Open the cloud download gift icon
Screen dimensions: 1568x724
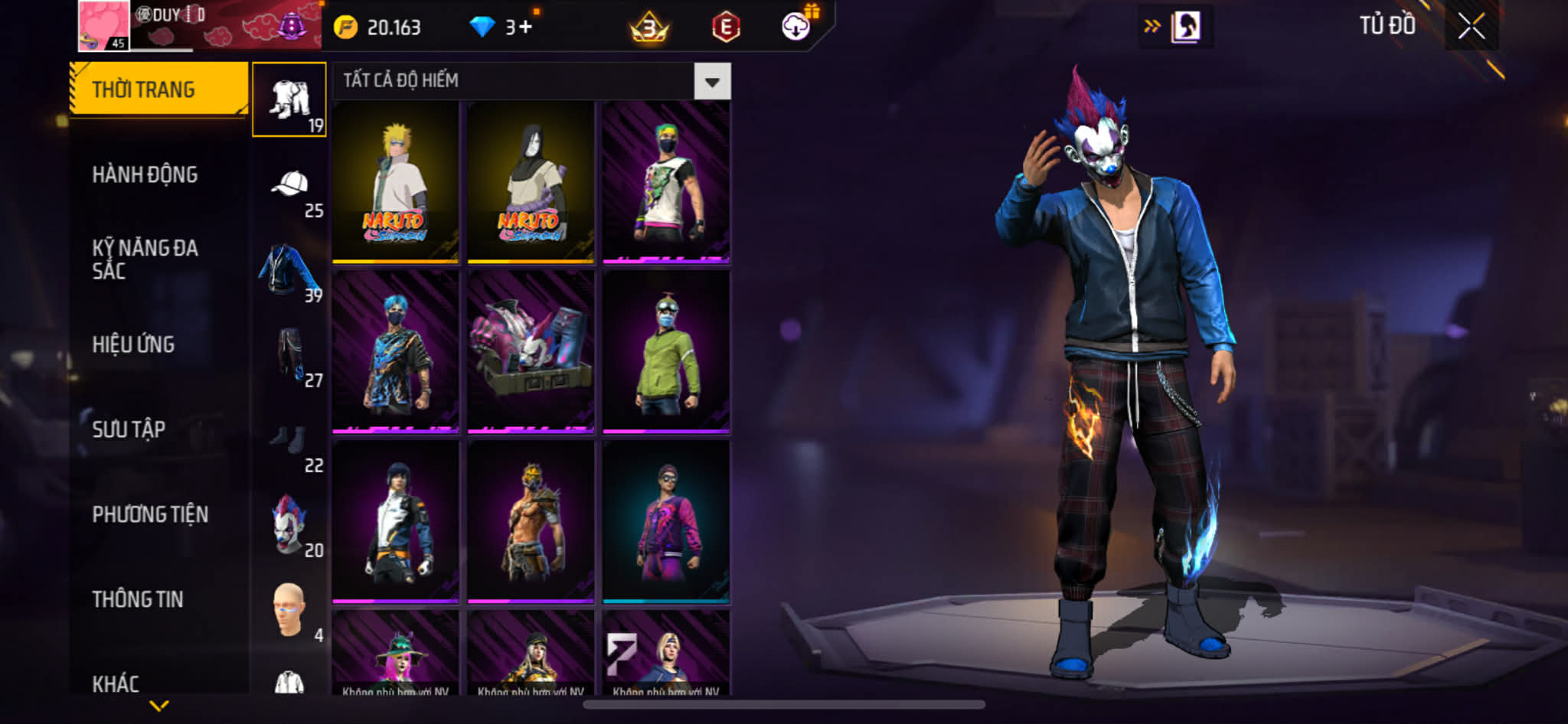796,27
